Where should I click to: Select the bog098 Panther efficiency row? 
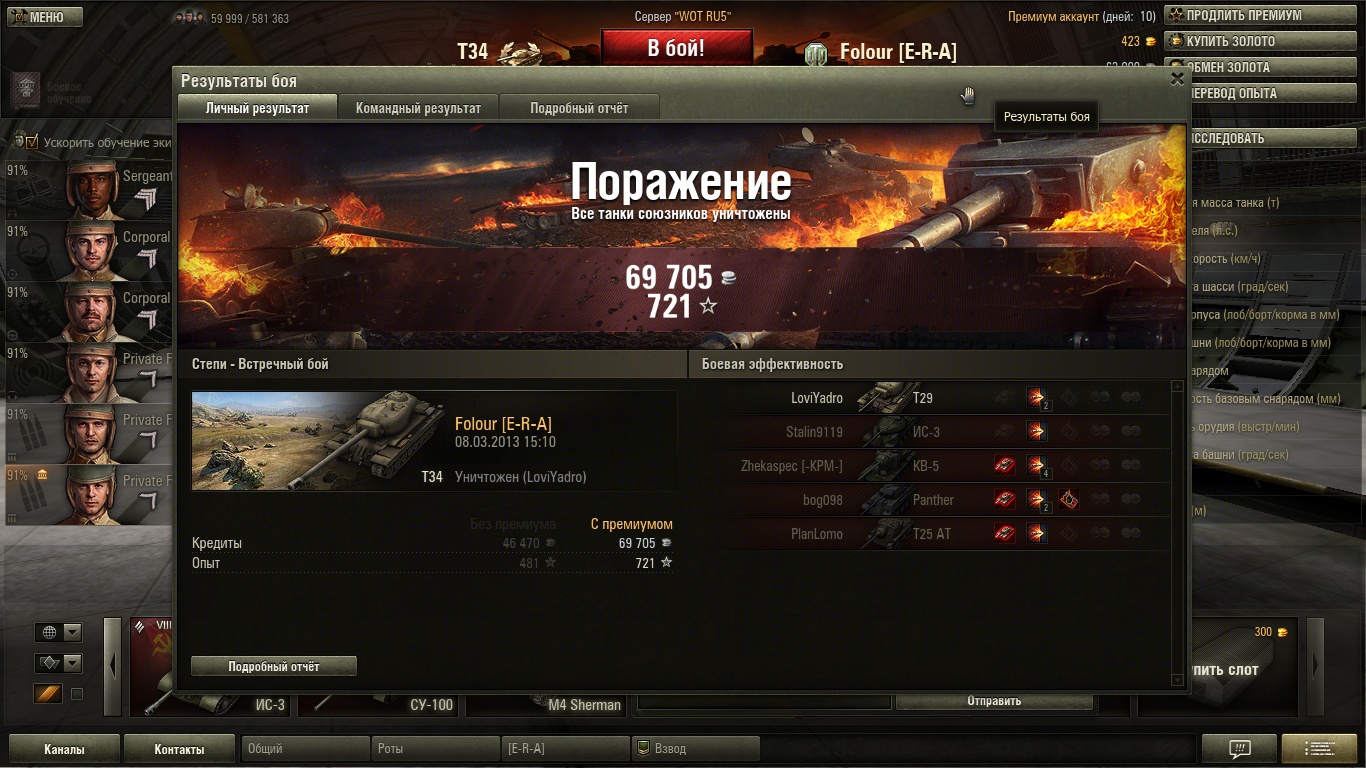click(x=930, y=500)
